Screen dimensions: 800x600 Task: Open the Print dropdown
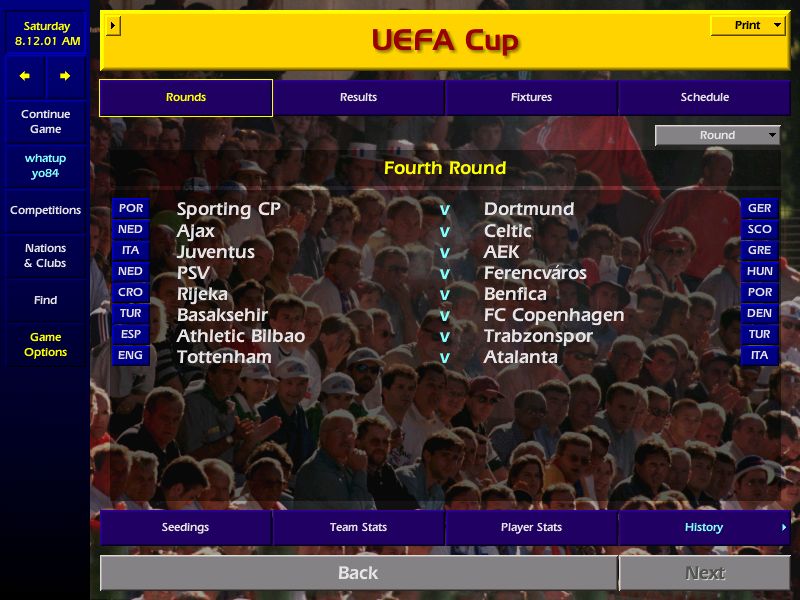tap(747, 26)
